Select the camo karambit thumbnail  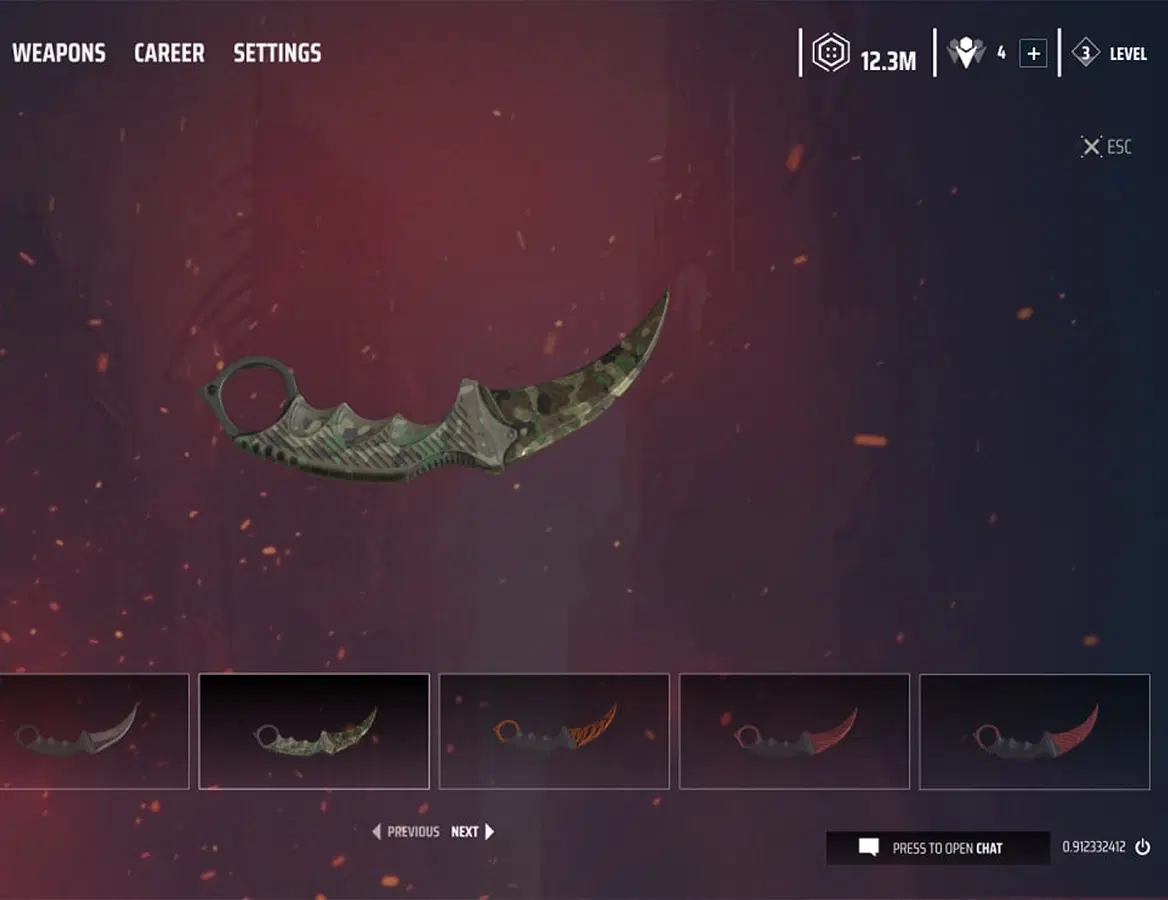(314, 731)
